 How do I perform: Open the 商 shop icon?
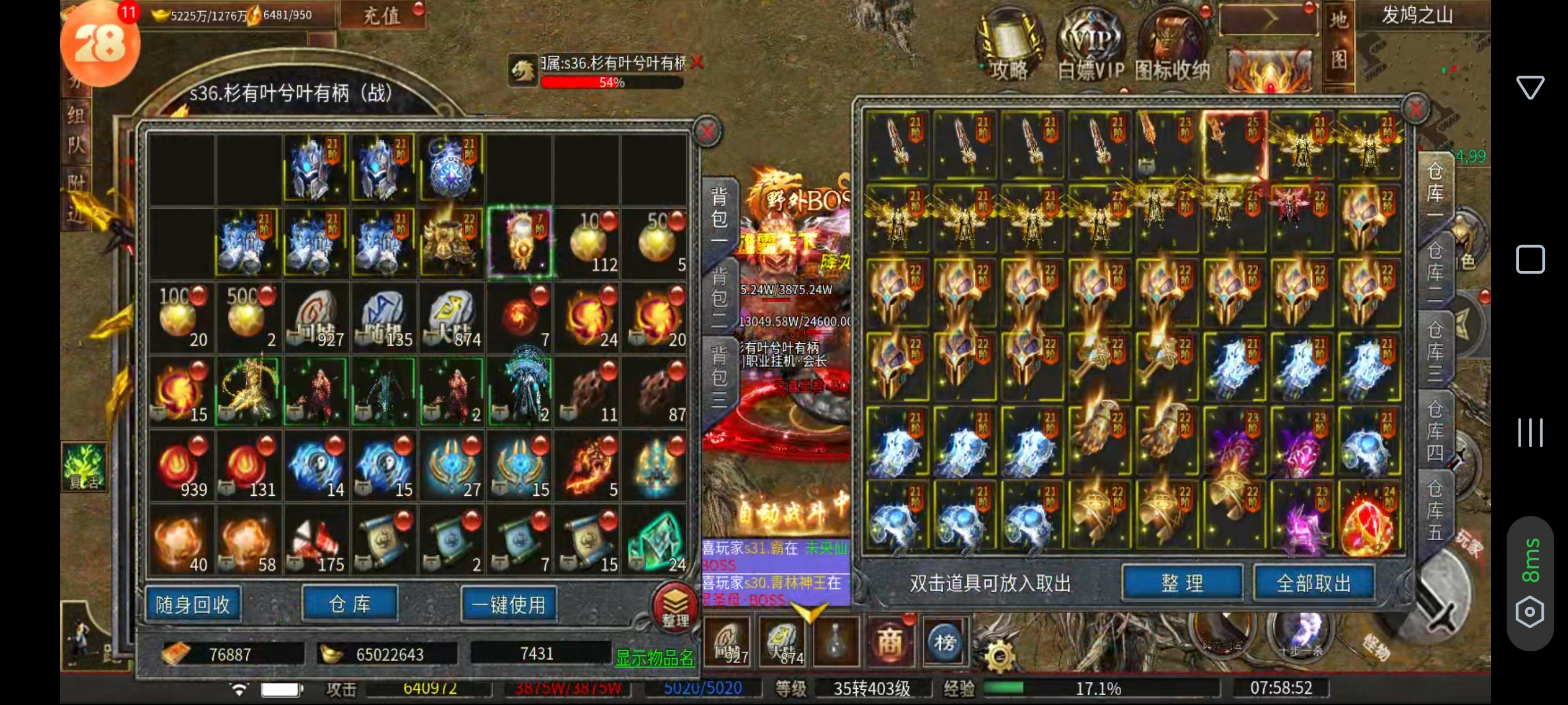(x=889, y=643)
